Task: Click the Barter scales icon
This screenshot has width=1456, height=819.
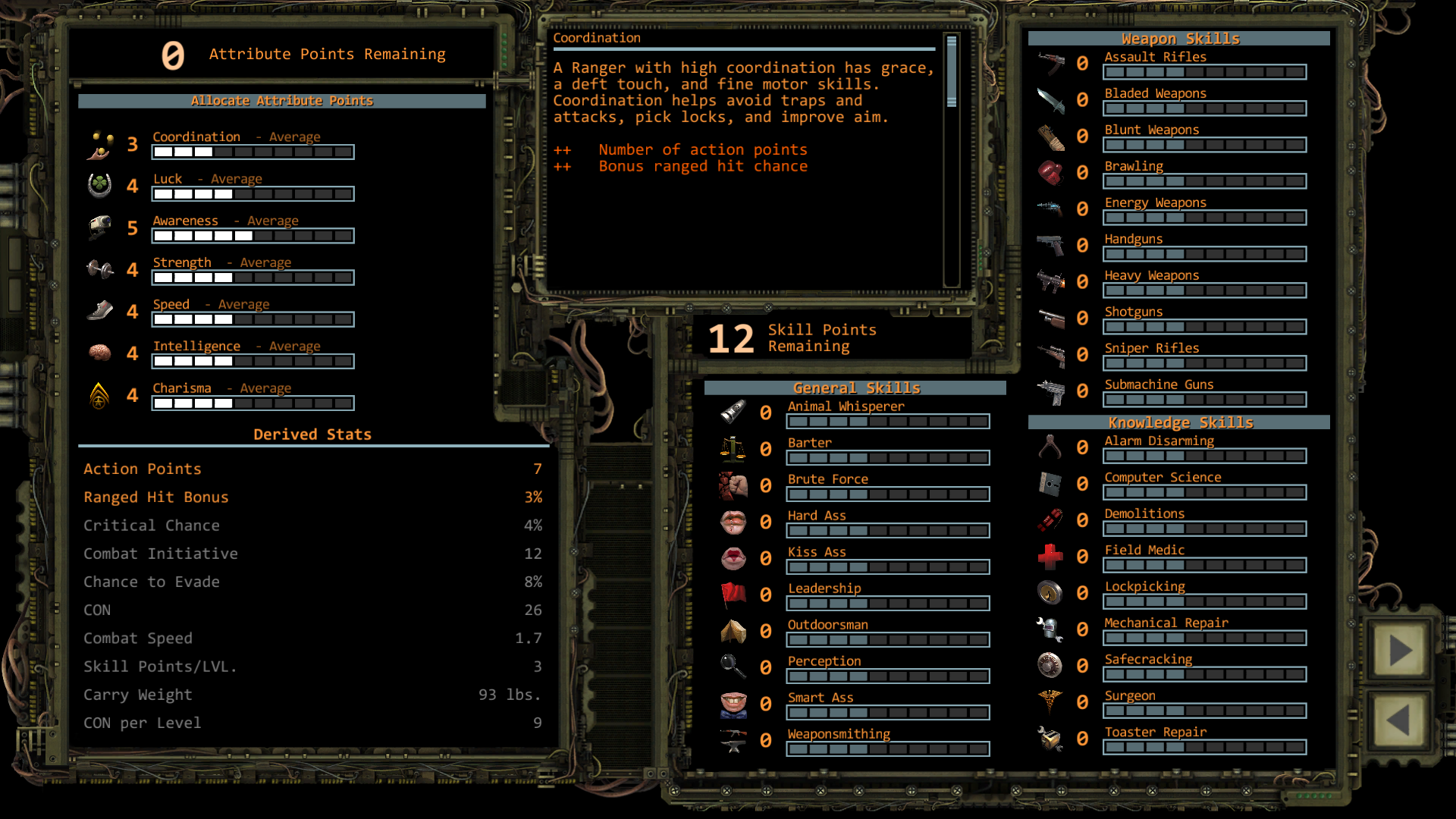Action: [x=733, y=449]
